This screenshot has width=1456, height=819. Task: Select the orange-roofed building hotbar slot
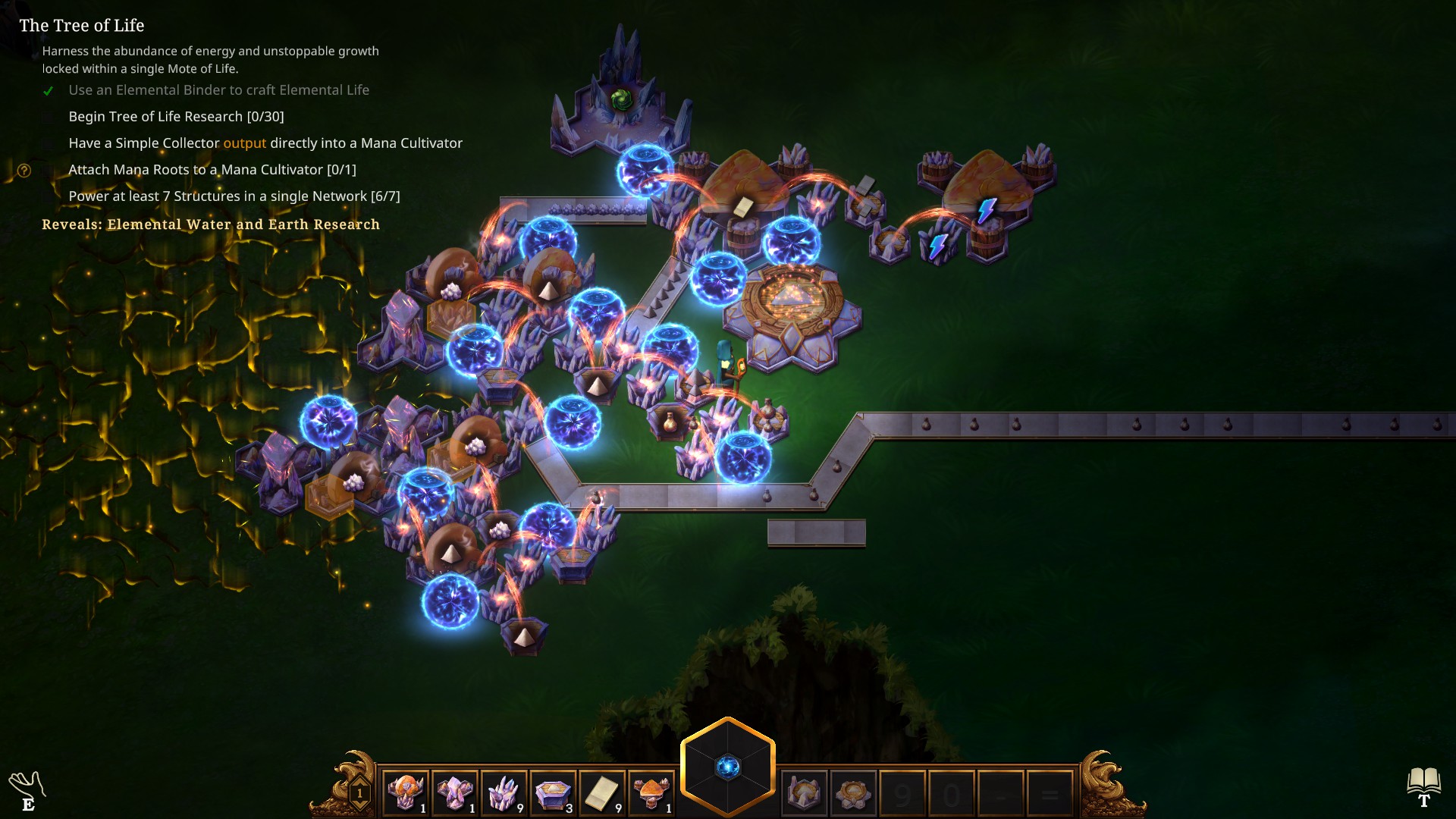406,793
